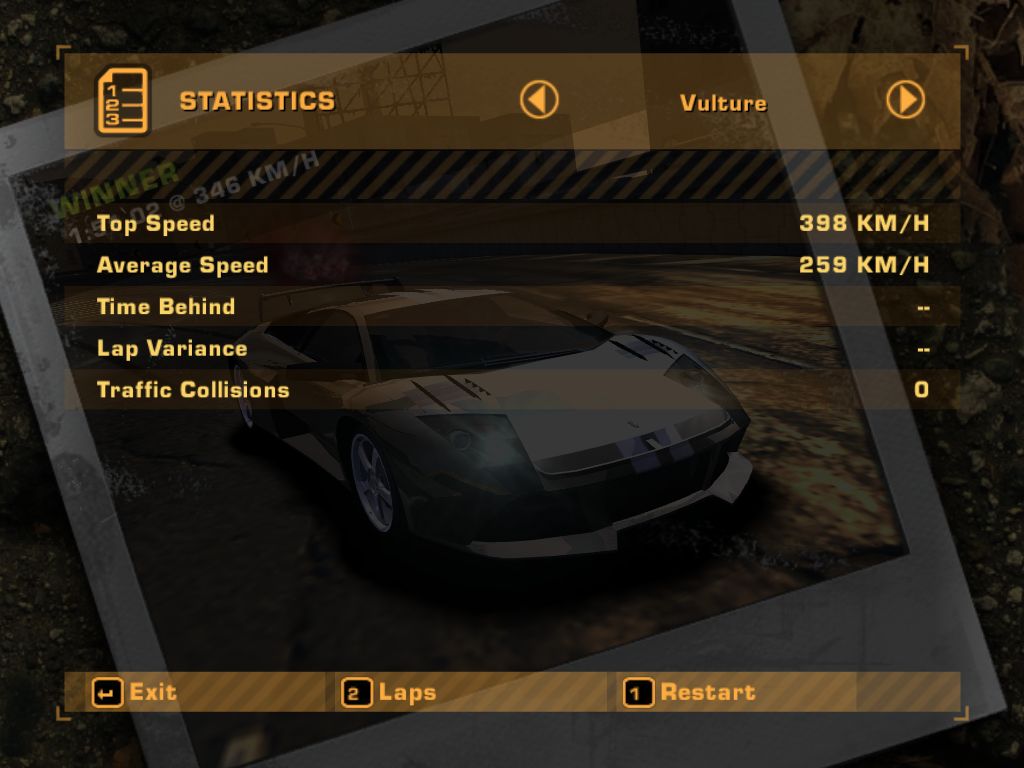Select the Lap Variance row
Screen dimensions: 1024x768
tap(512, 348)
